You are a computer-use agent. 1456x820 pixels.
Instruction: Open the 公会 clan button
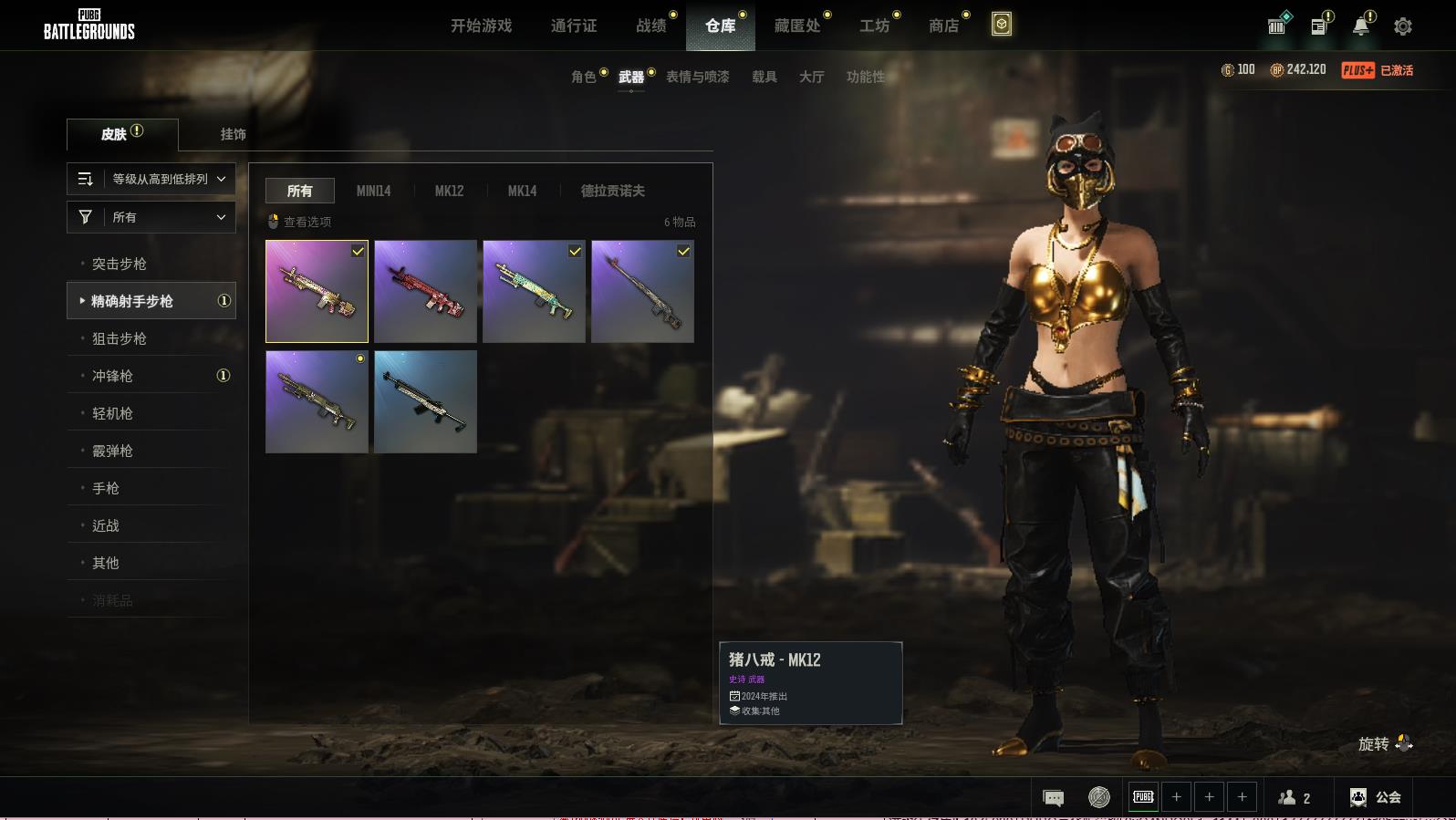(x=1376, y=797)
